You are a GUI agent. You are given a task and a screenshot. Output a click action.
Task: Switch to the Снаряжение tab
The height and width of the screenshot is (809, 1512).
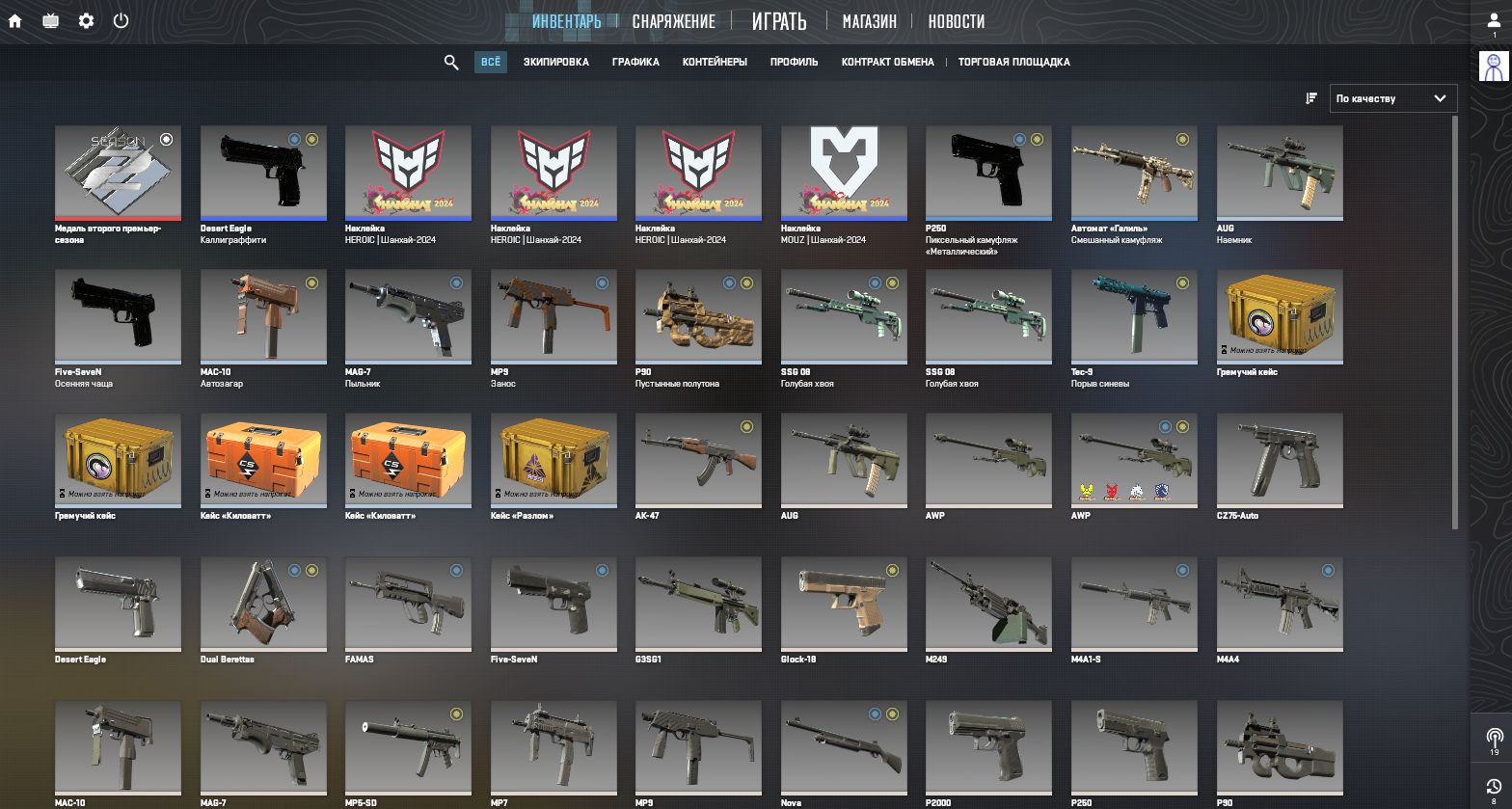coord(673,21)
